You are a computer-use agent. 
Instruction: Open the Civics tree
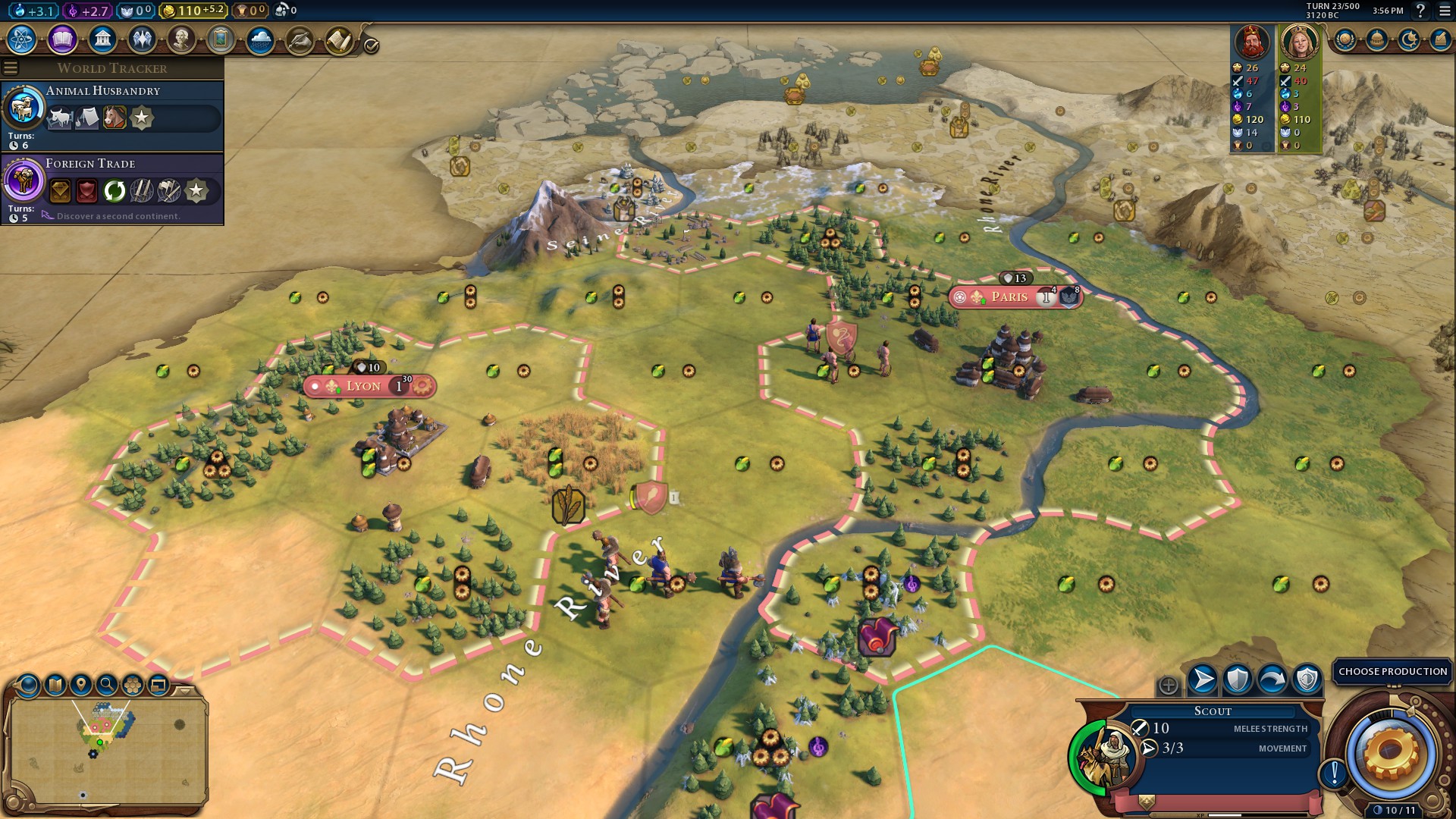(x=62, y=39)
